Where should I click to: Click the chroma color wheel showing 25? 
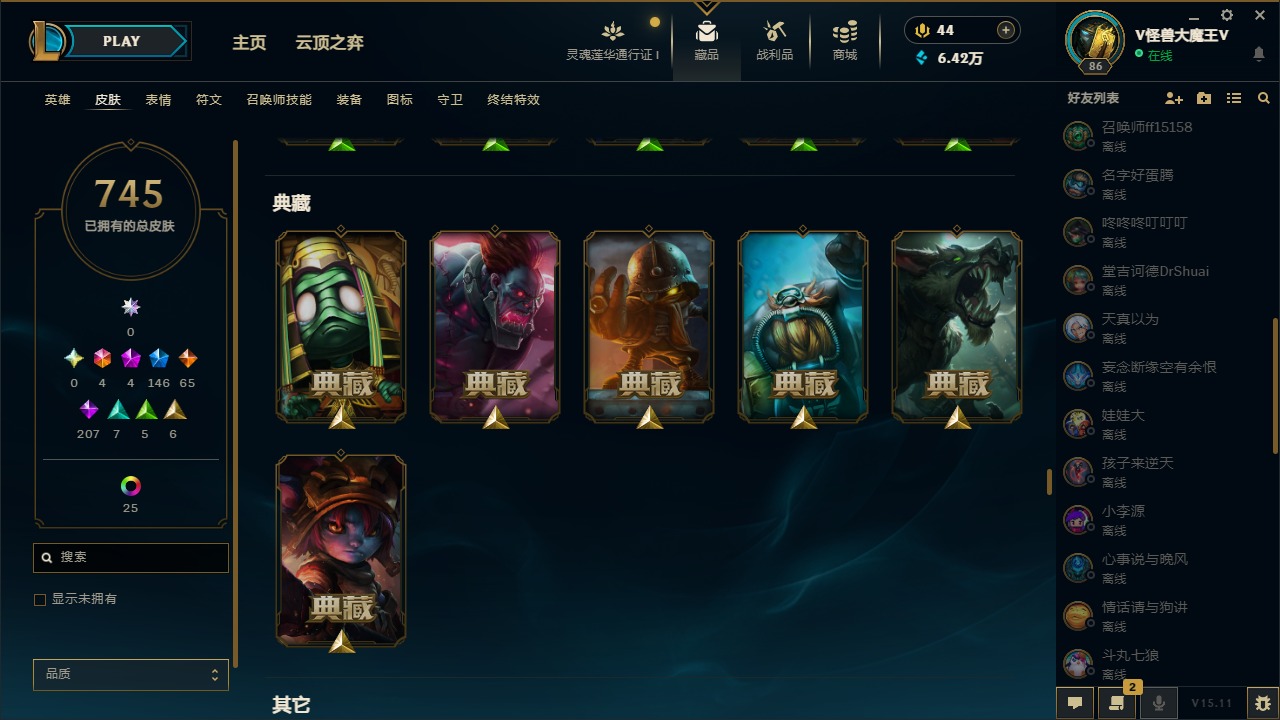point(130,487)
